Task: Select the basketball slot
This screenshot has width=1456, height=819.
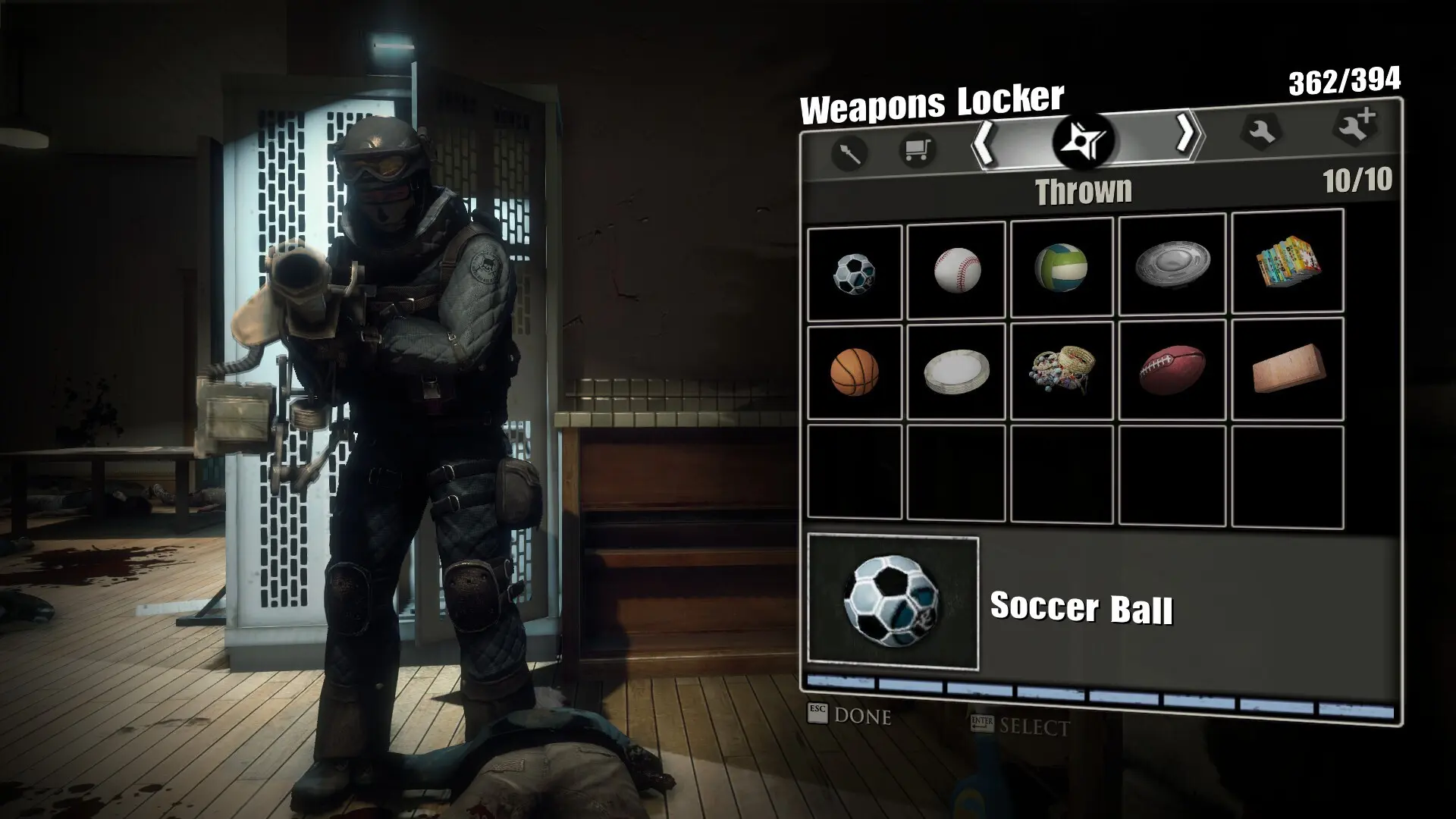Action: tap(855, 372)
